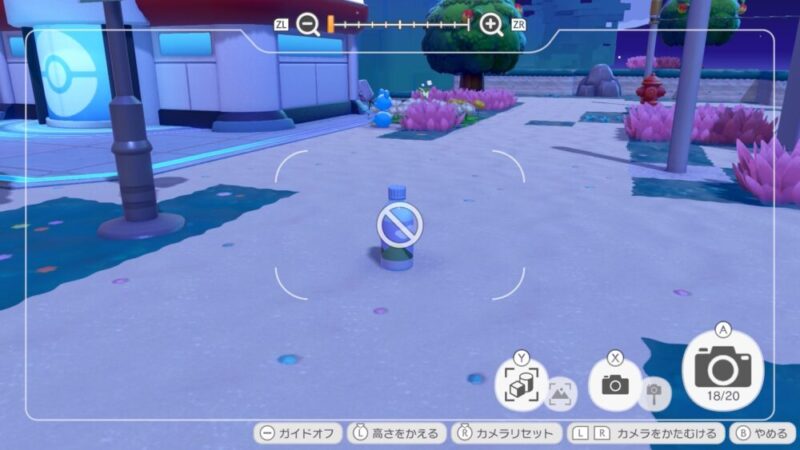Choose the landscape picture mode icon
The width and height of the screenshot is (800, 450).
(x=562, y=395)
